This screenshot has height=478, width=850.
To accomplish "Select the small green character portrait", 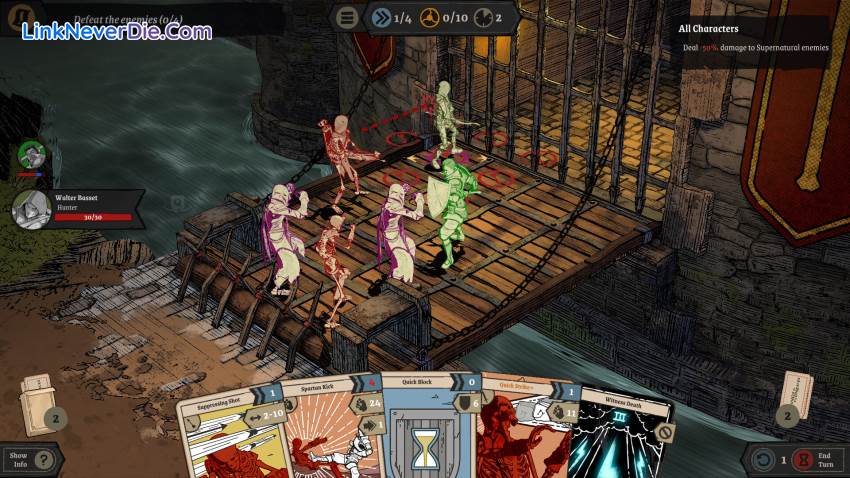I will pos(32,154).
